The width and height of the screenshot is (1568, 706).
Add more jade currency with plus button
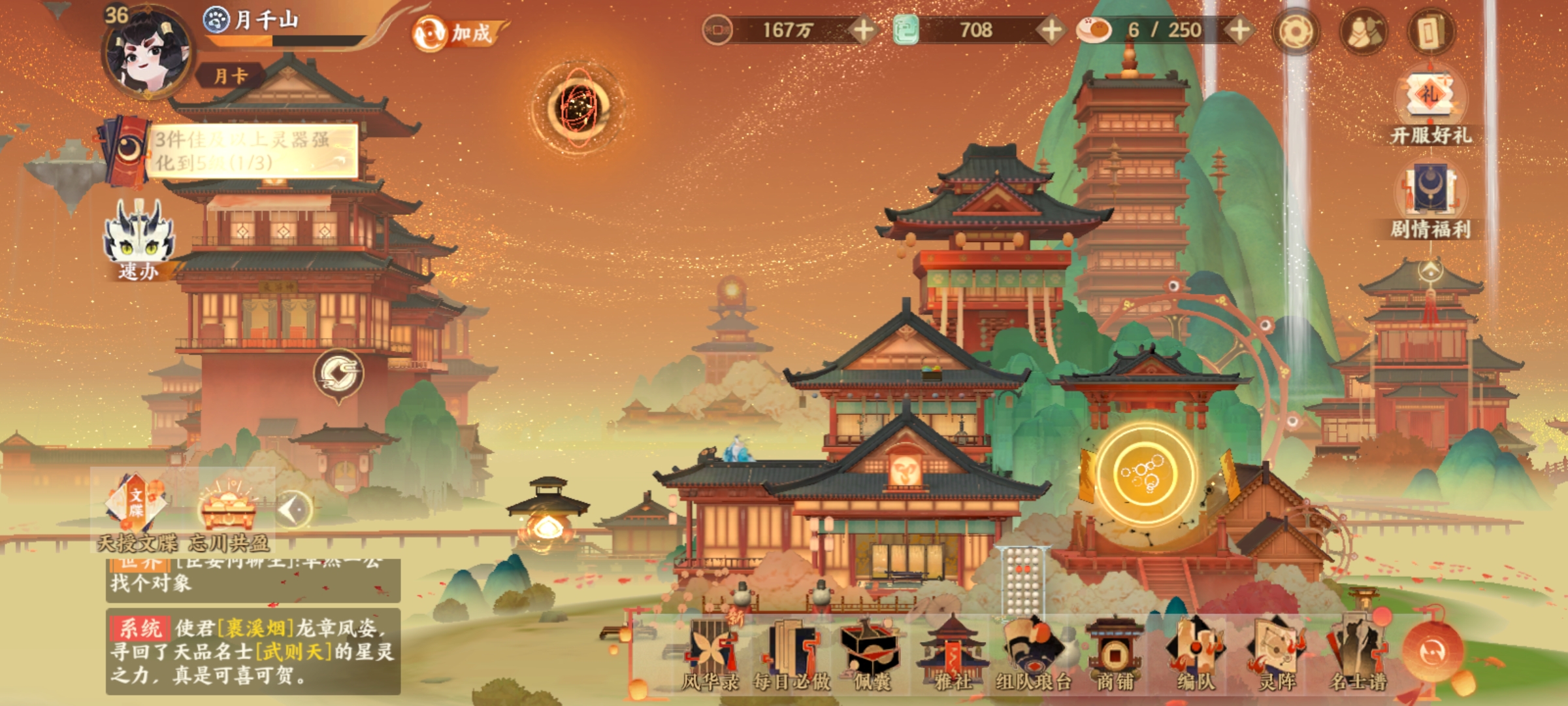[1051, 30]
